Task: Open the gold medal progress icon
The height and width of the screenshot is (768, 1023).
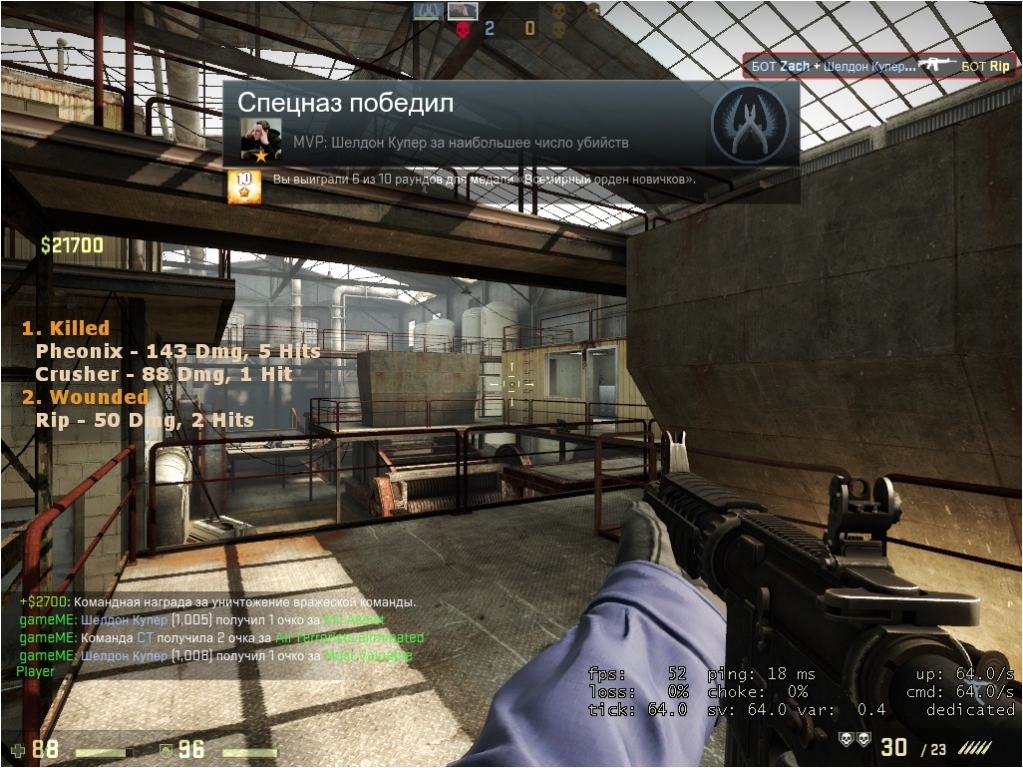Action: 244,187
